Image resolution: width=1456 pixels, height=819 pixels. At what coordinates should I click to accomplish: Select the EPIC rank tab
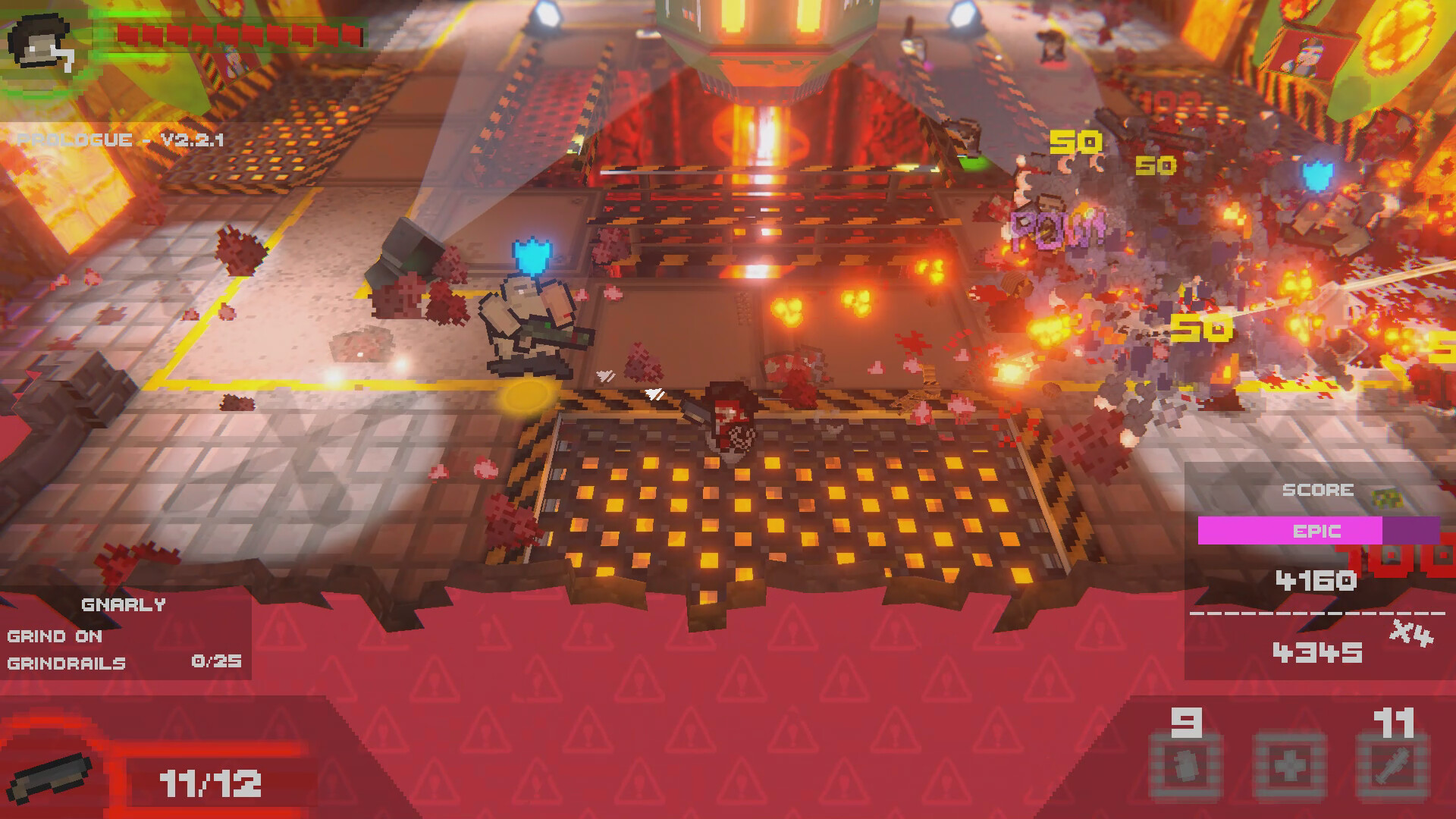click(1317, 531)
